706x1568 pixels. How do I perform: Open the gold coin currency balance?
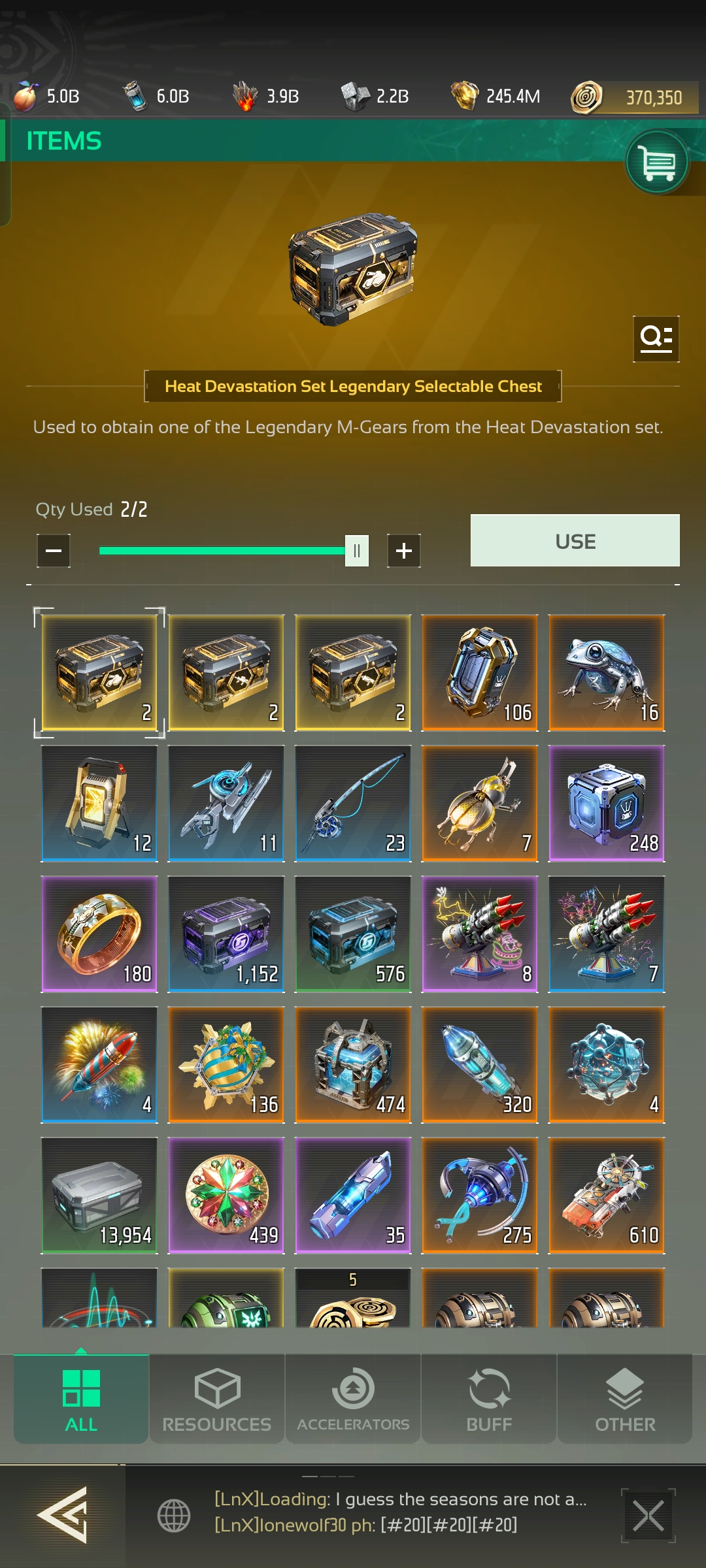[634, 97]
